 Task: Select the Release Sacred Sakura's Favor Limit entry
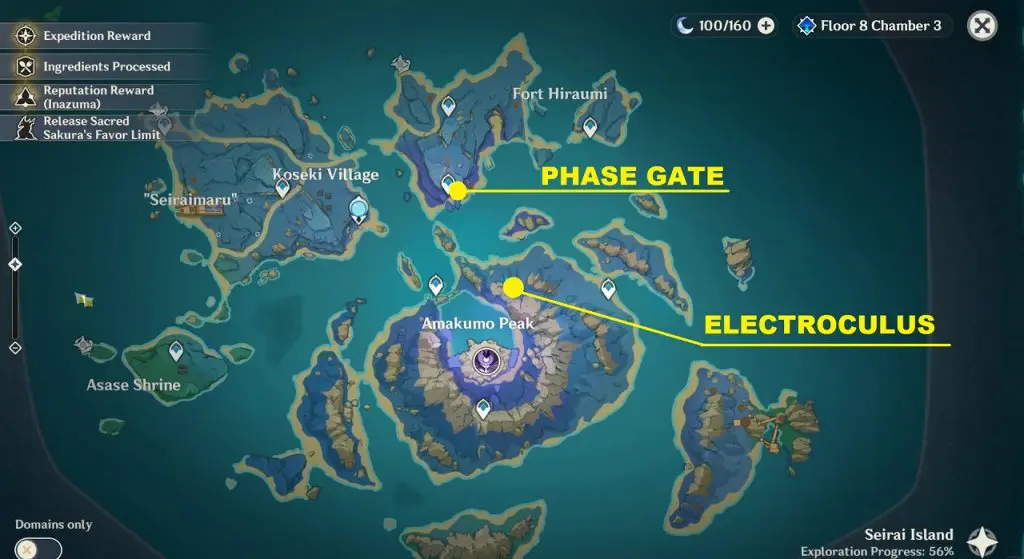(x=100, y=128)
